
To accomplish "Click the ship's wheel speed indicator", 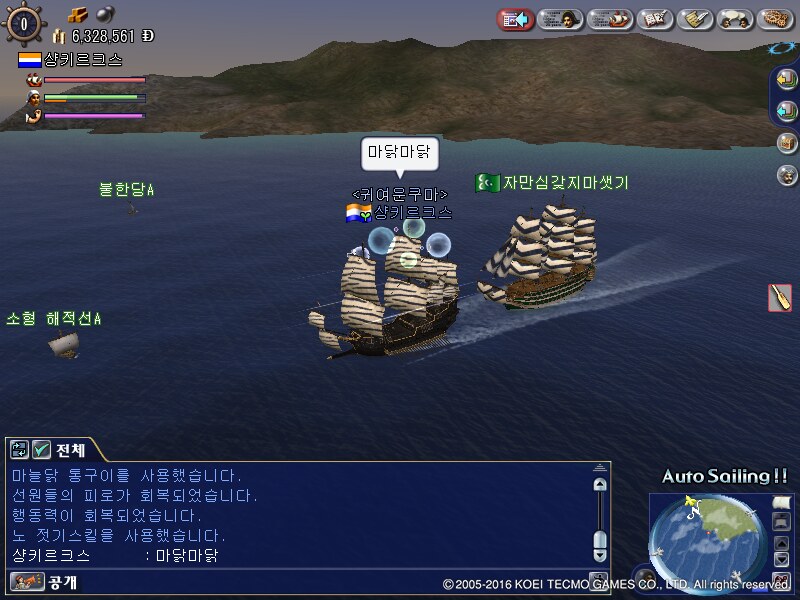I will (24, 23).
